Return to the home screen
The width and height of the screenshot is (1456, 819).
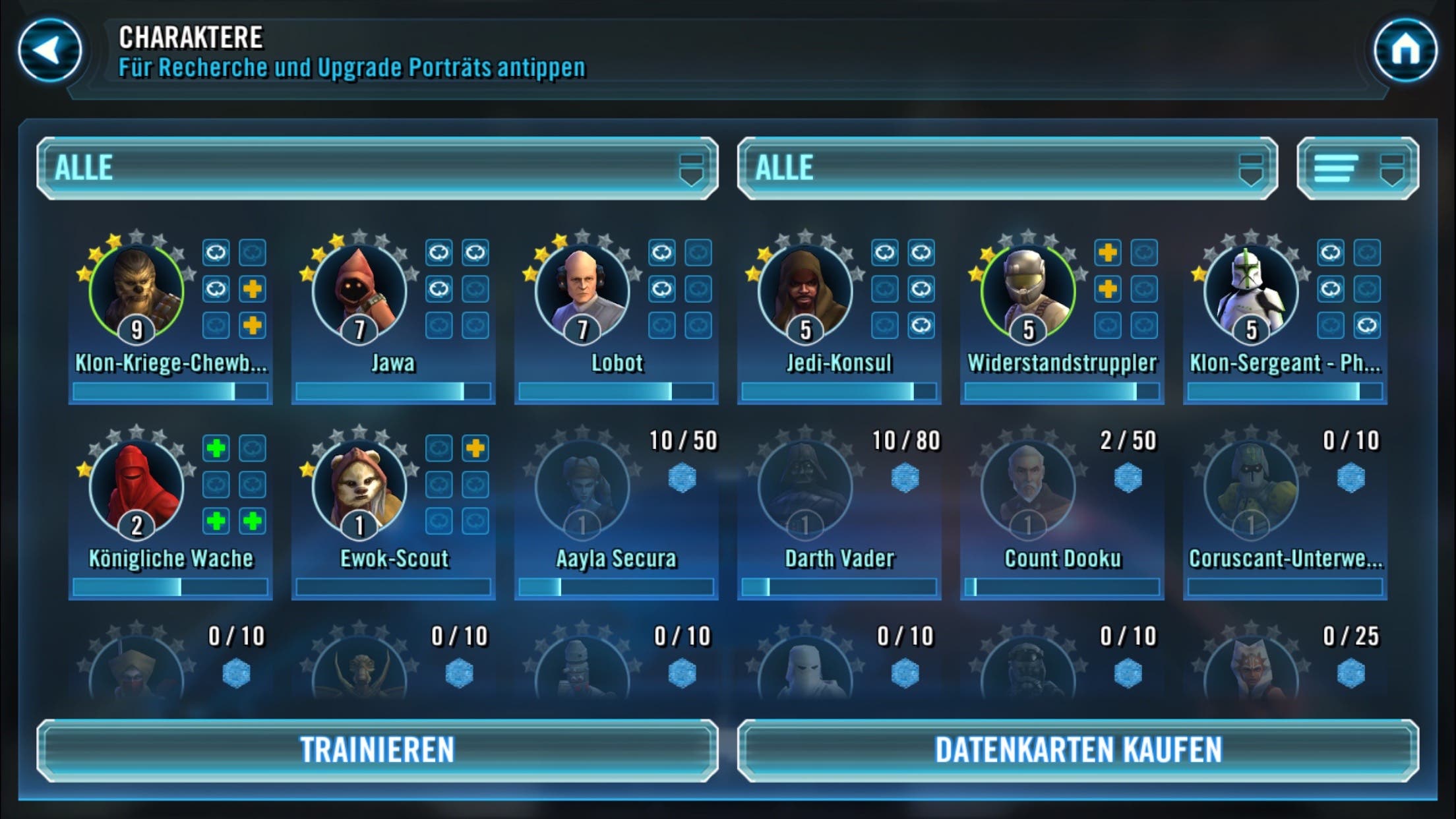point(1405,50)
